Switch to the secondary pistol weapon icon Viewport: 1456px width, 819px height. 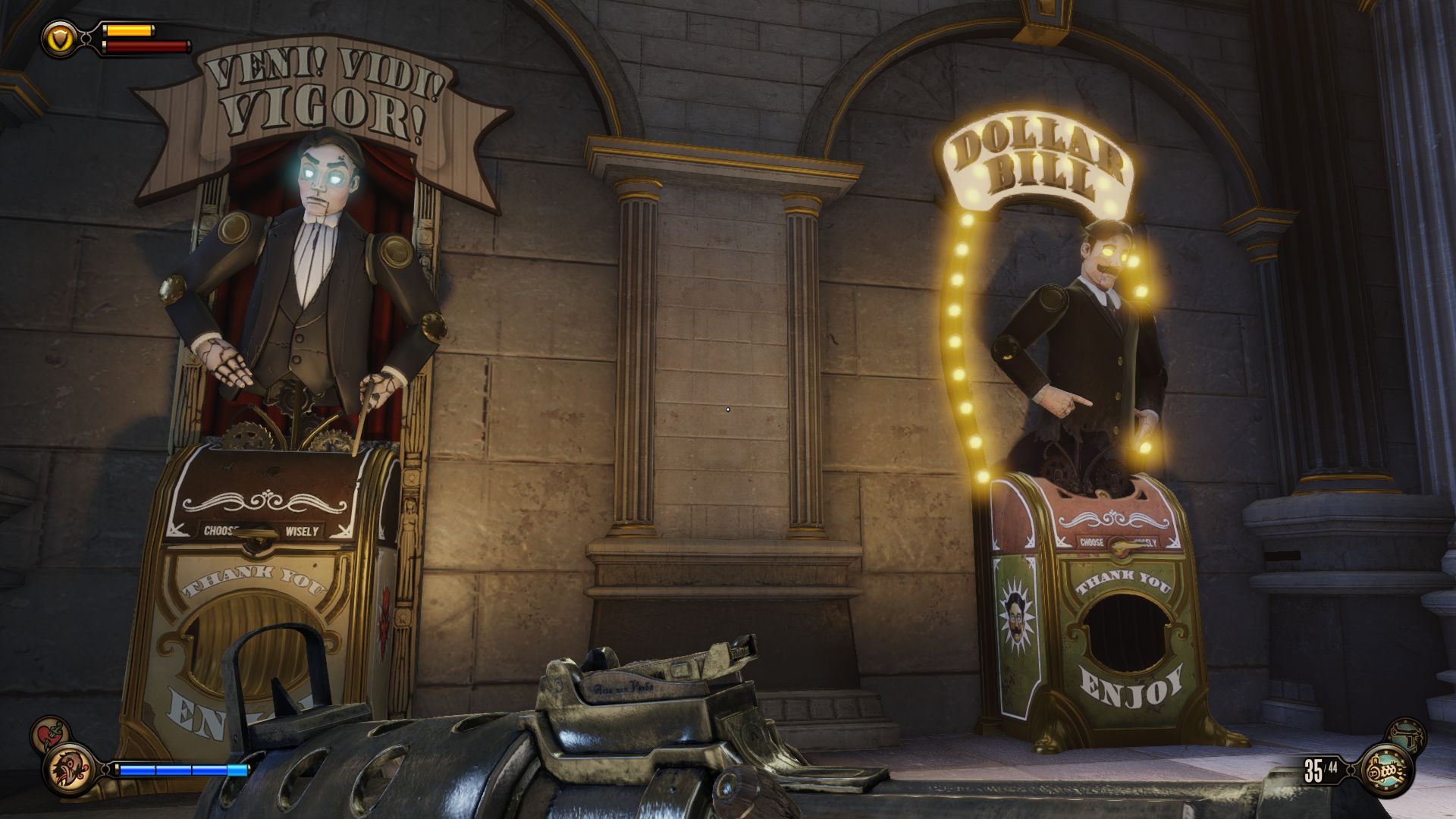(x=1405, y=737)
